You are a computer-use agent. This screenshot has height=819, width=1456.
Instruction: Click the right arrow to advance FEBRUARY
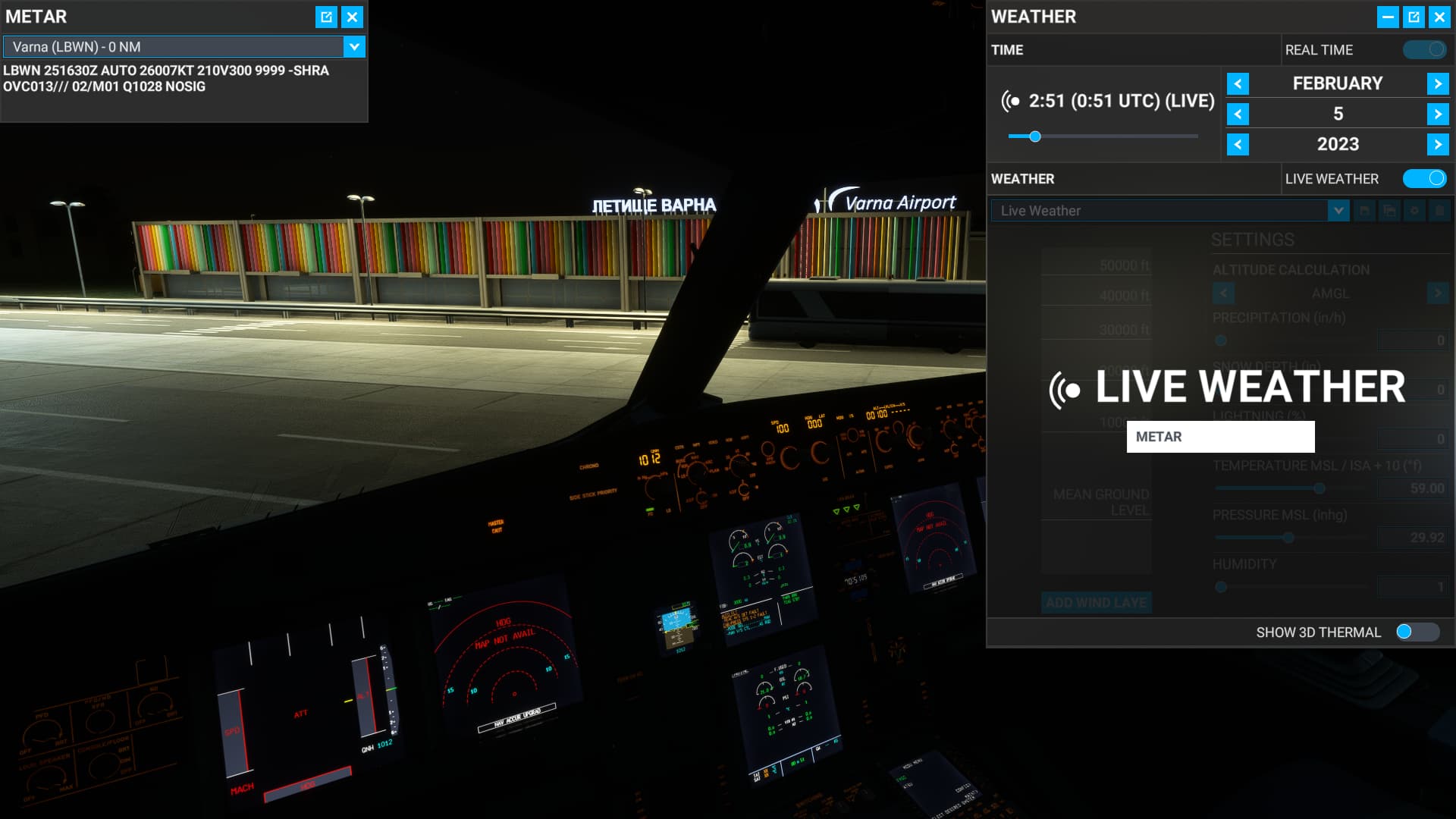1437,83
